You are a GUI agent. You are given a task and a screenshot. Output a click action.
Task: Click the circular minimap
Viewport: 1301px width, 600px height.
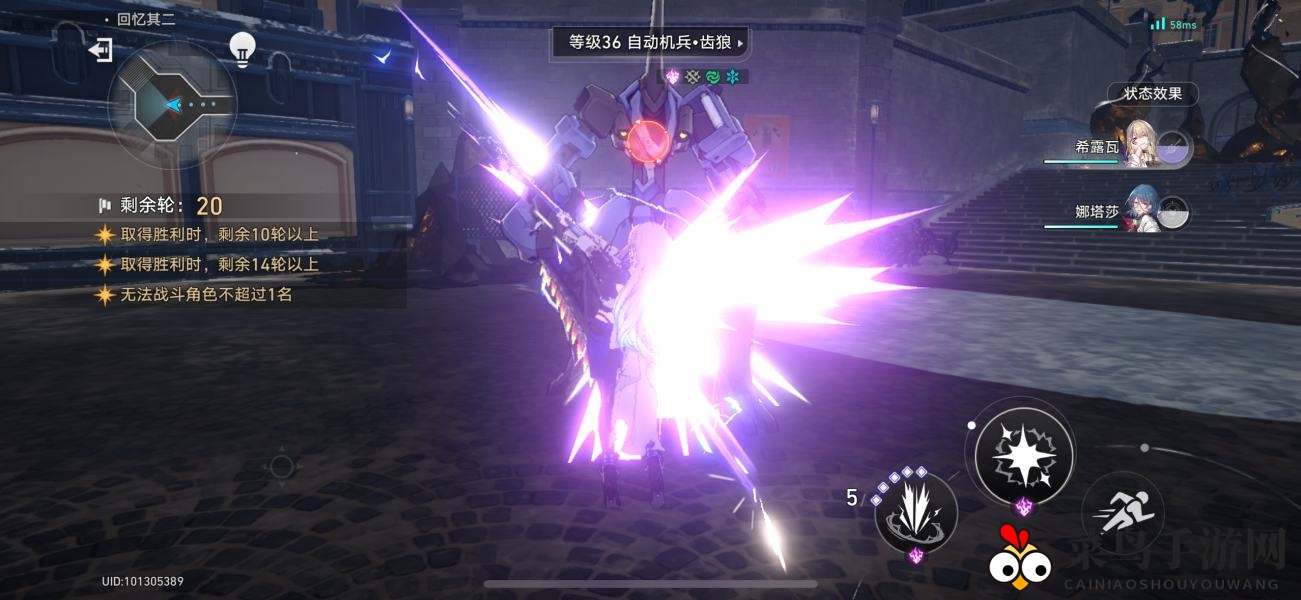171,103
